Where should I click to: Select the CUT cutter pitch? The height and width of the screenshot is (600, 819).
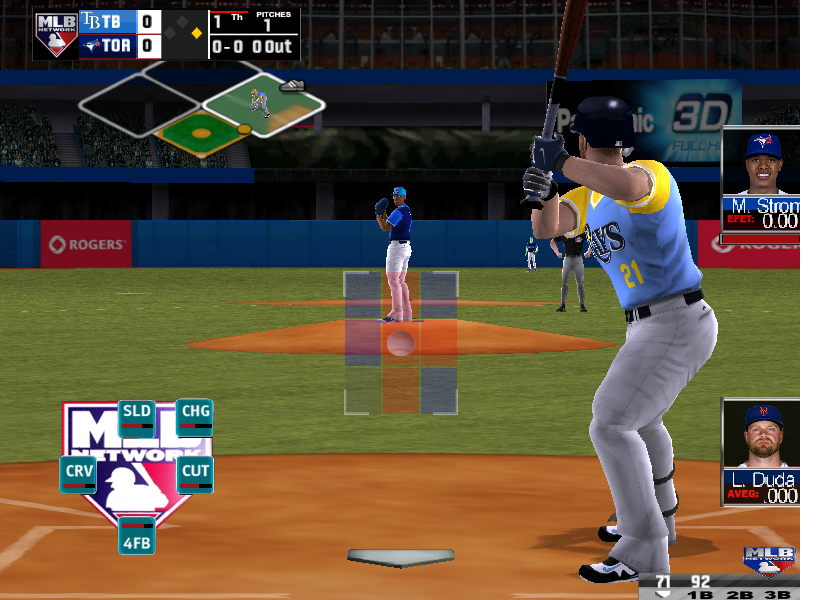click(x=195, y=474)
